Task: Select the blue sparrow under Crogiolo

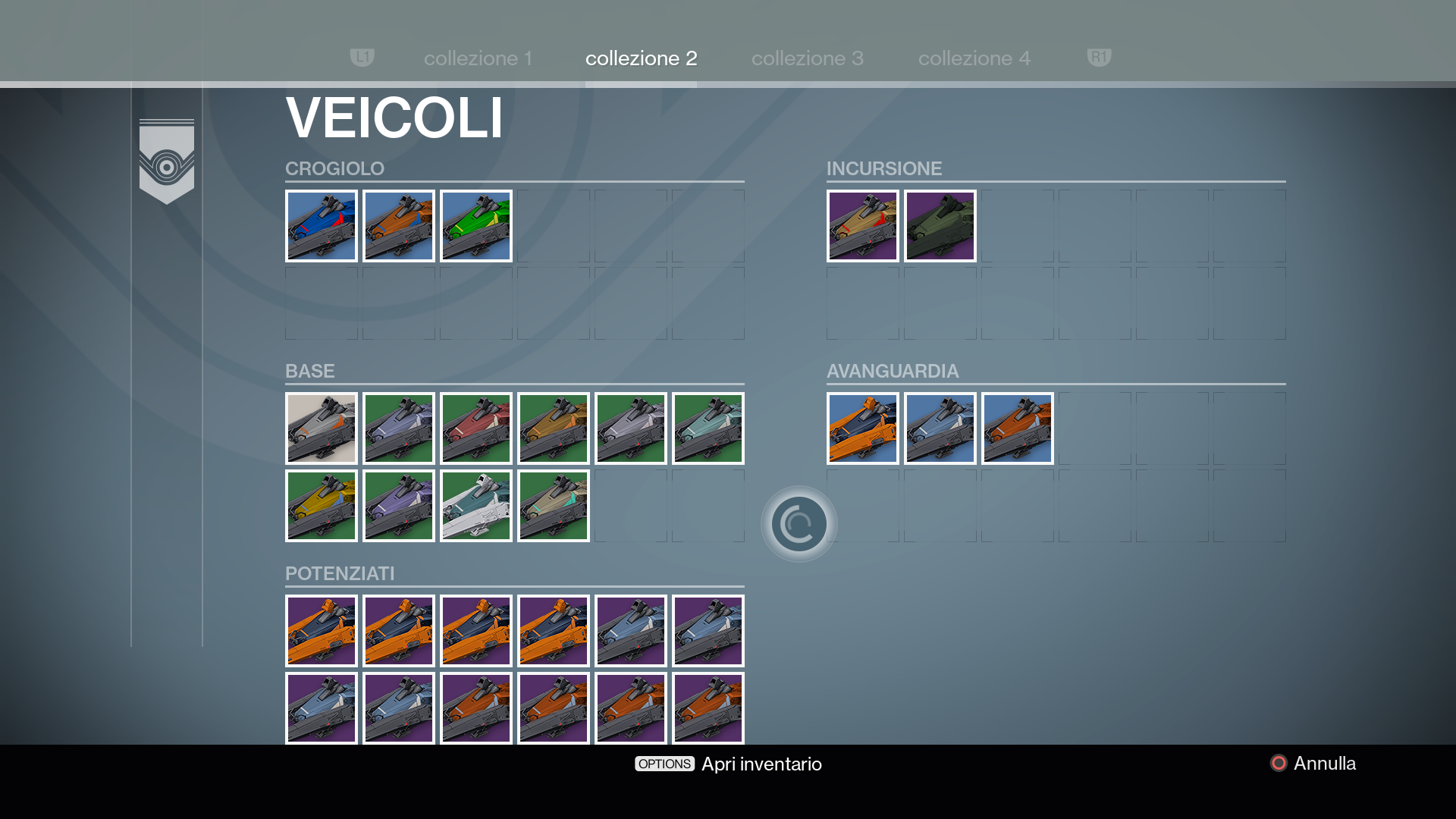Action: [322, 226]
